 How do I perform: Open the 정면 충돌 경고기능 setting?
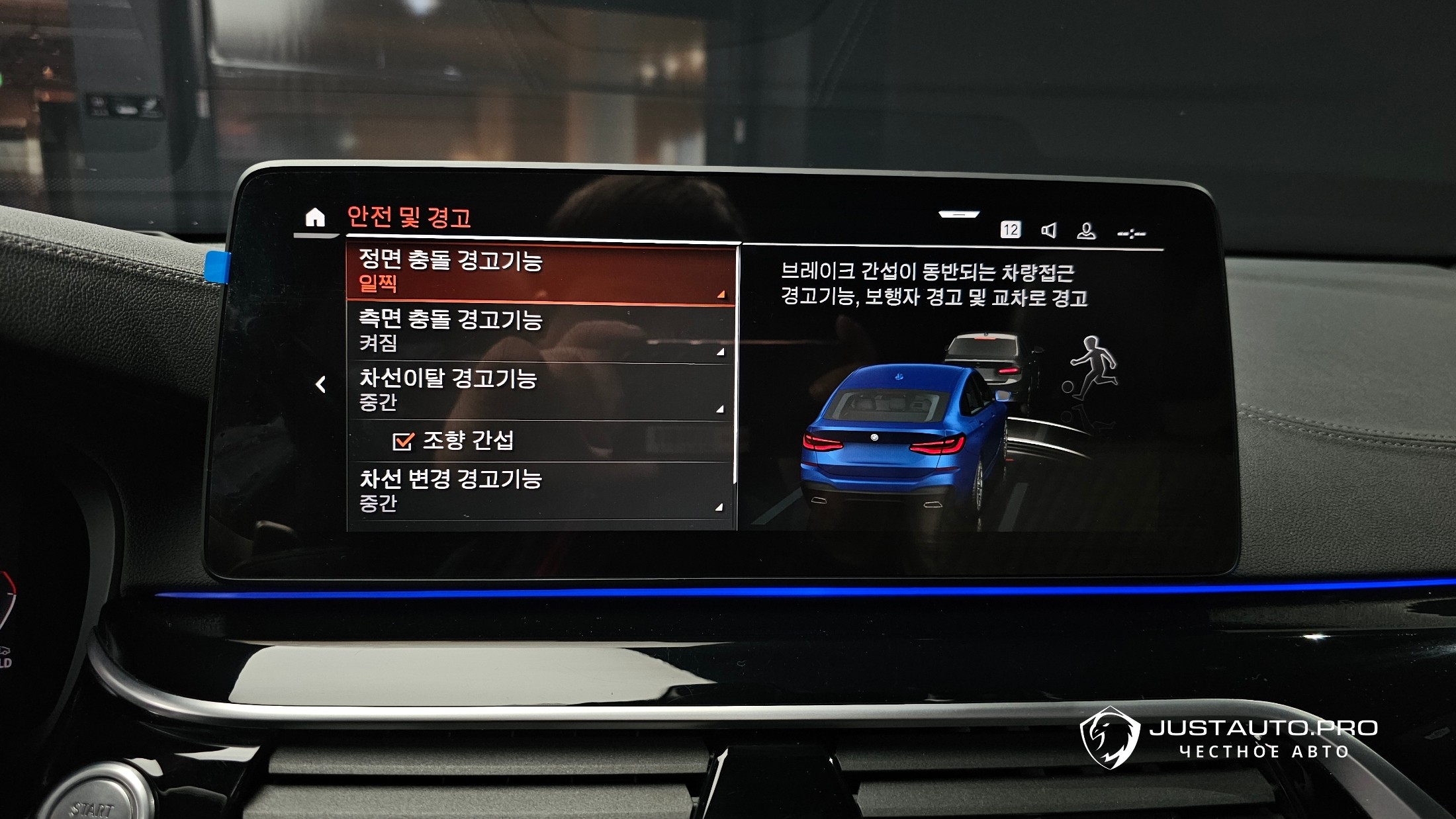click(539, 273)
